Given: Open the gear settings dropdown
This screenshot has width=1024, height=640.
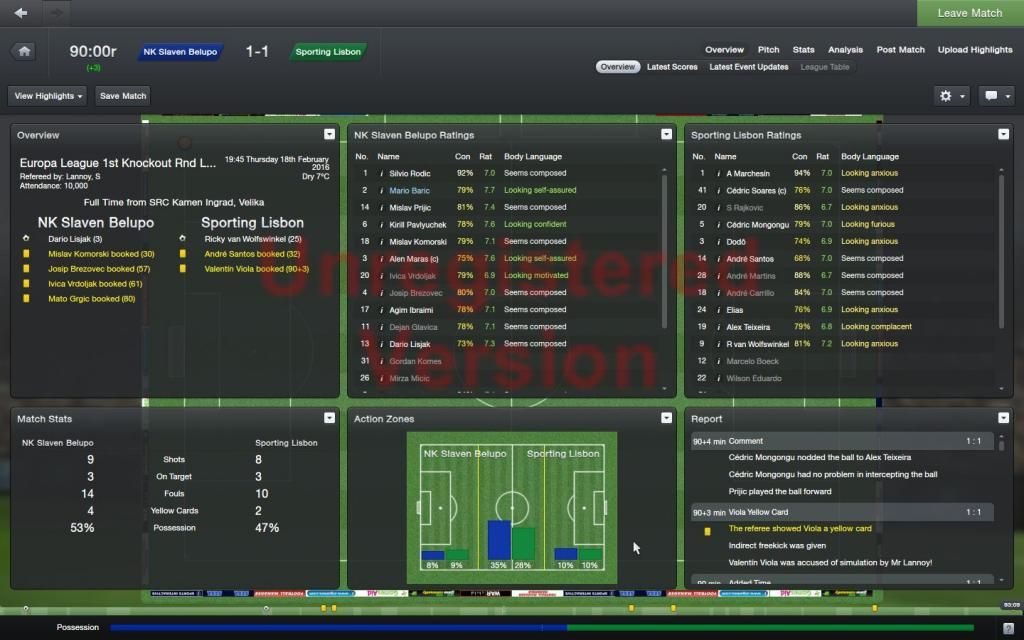Looking at the screenshot, I should pyautogui.click(x=950, y=96).
